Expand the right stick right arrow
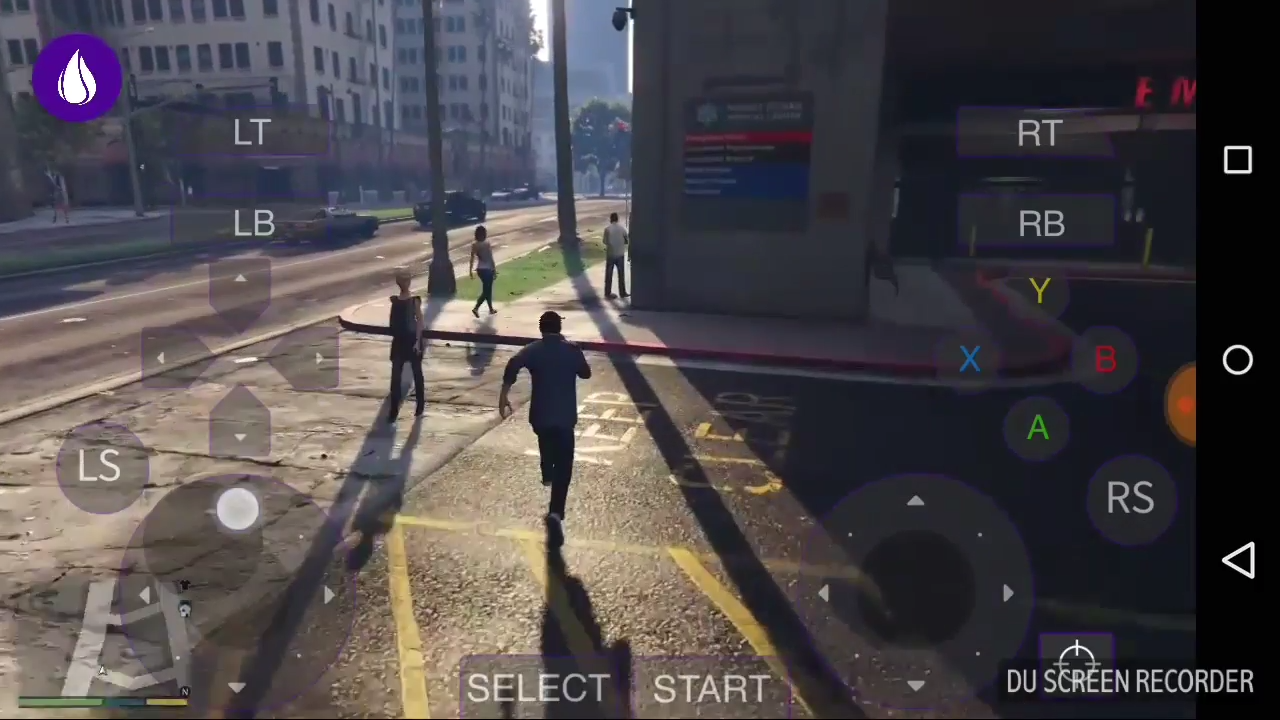 click(x=1007, y=594)
